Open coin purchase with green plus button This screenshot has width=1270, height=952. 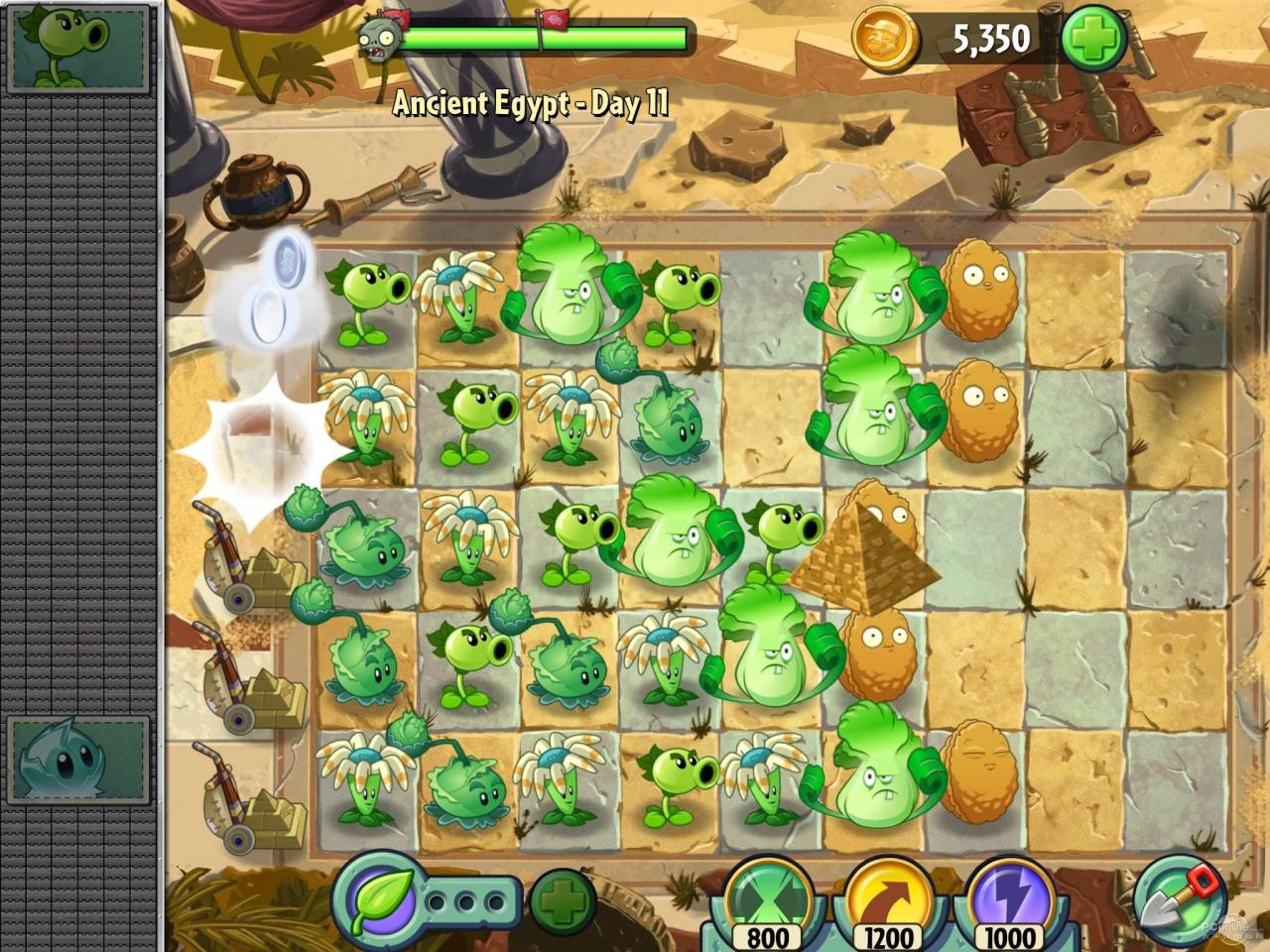pyautogui.click(x=1092, y=38)
